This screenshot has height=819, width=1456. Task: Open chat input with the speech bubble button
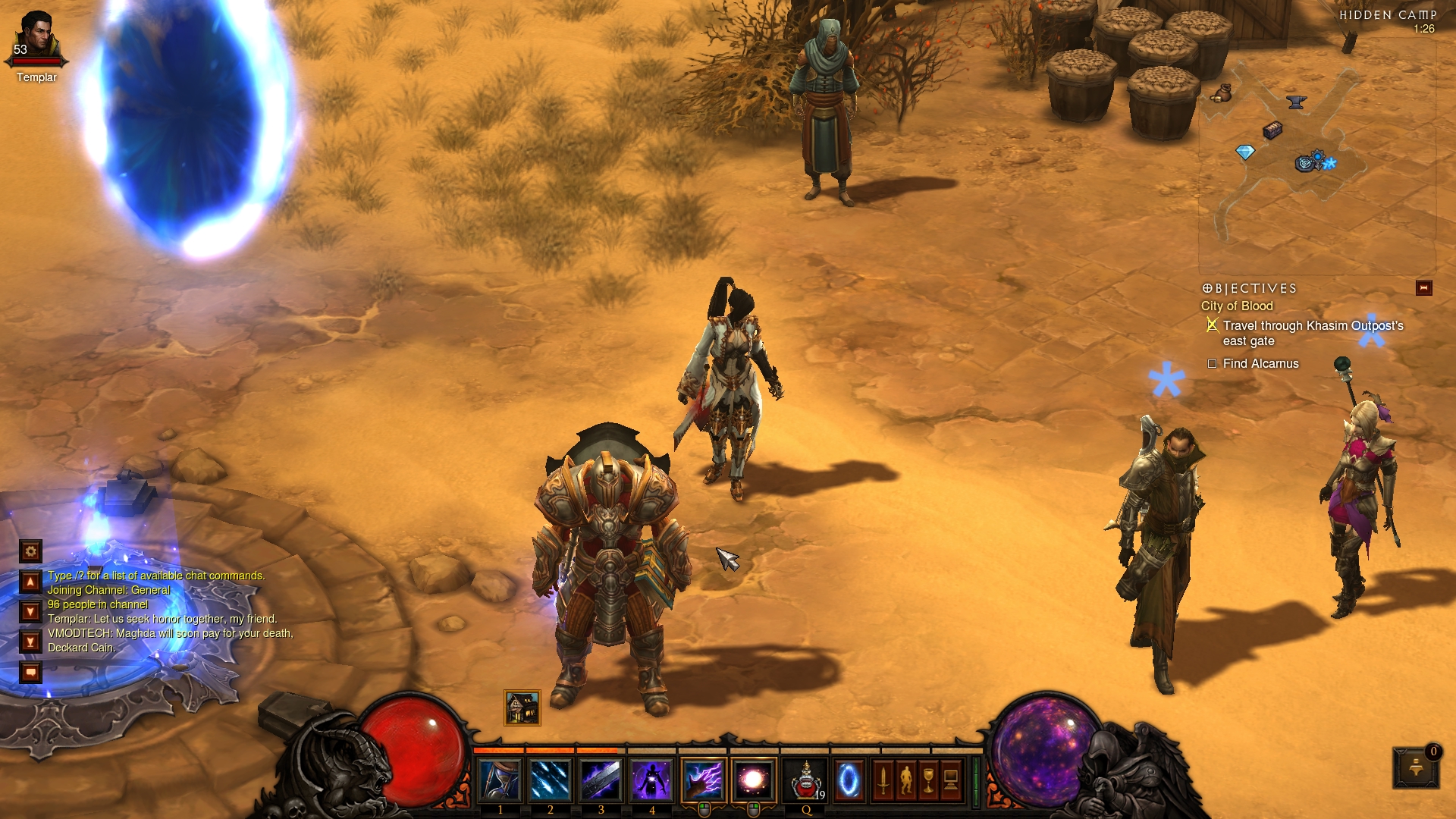point(30,672)
